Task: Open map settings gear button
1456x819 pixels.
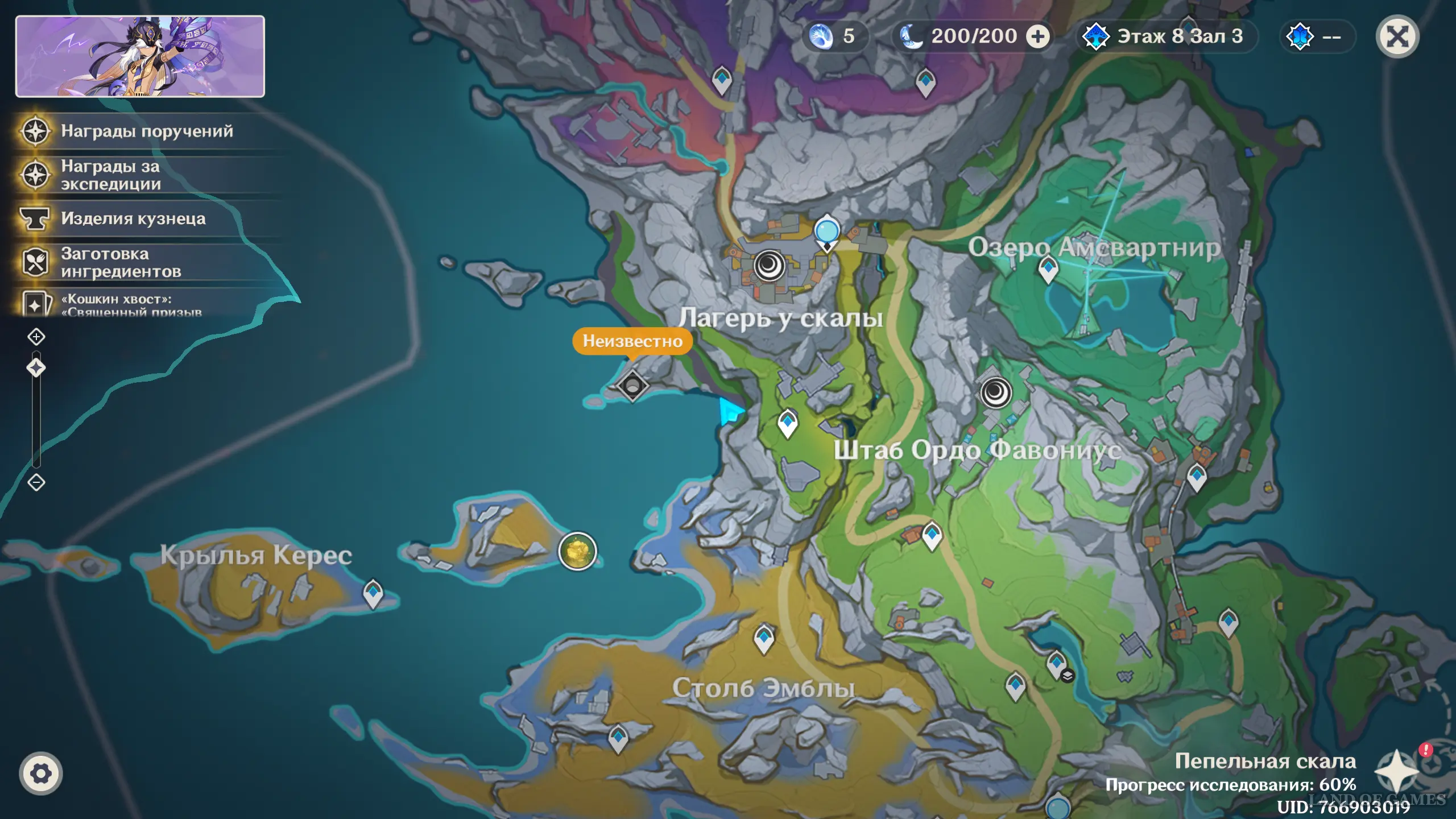Action: point(41,773)
